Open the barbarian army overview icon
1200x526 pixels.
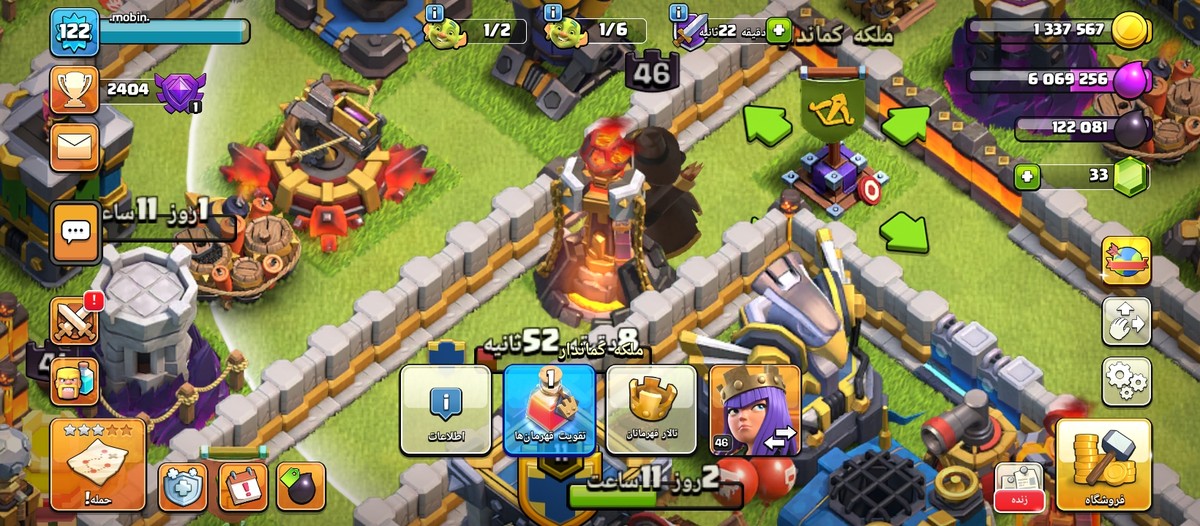click(75, 381)
